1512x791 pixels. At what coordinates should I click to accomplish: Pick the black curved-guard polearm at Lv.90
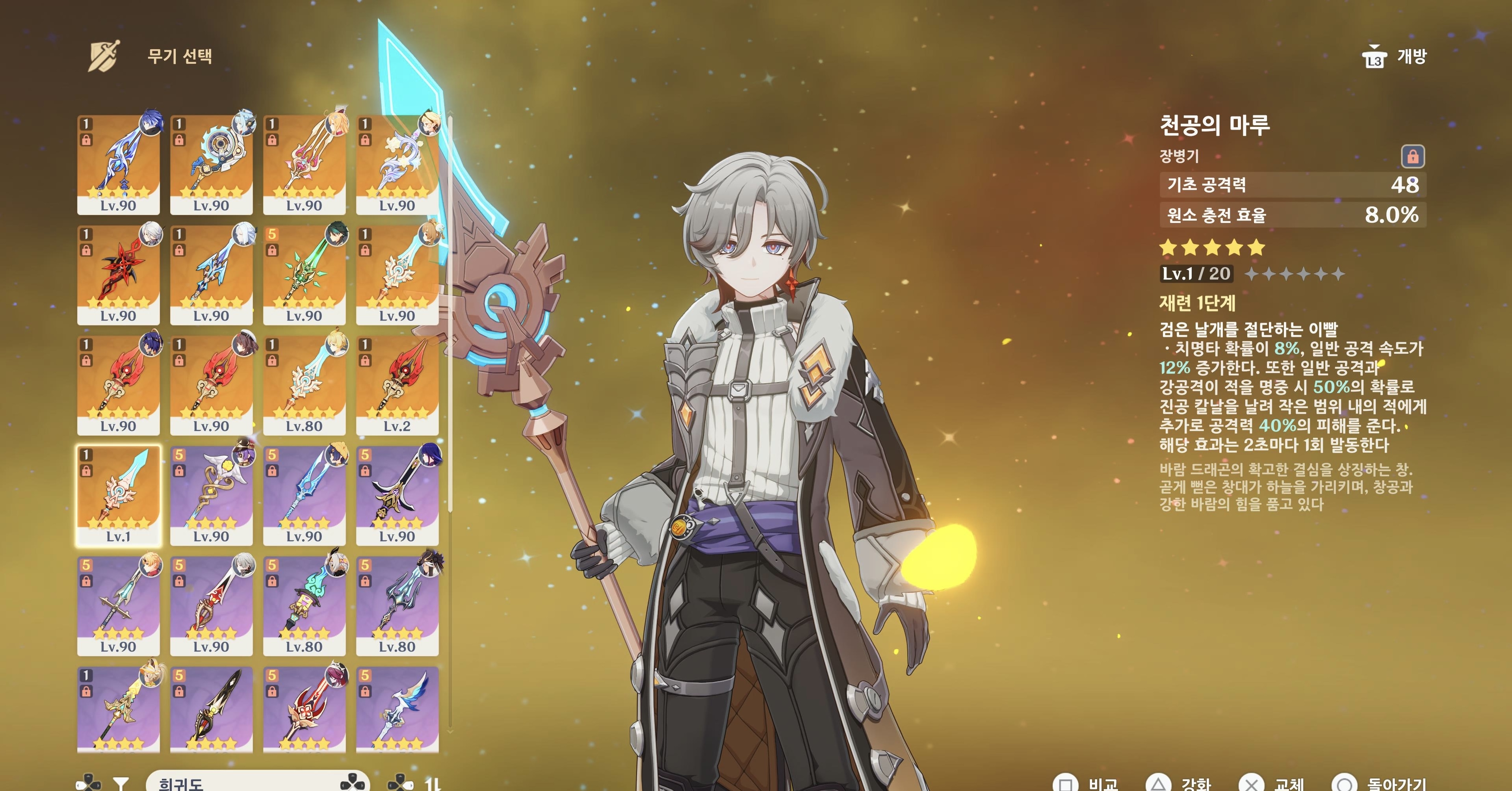[x=398, y=494]
